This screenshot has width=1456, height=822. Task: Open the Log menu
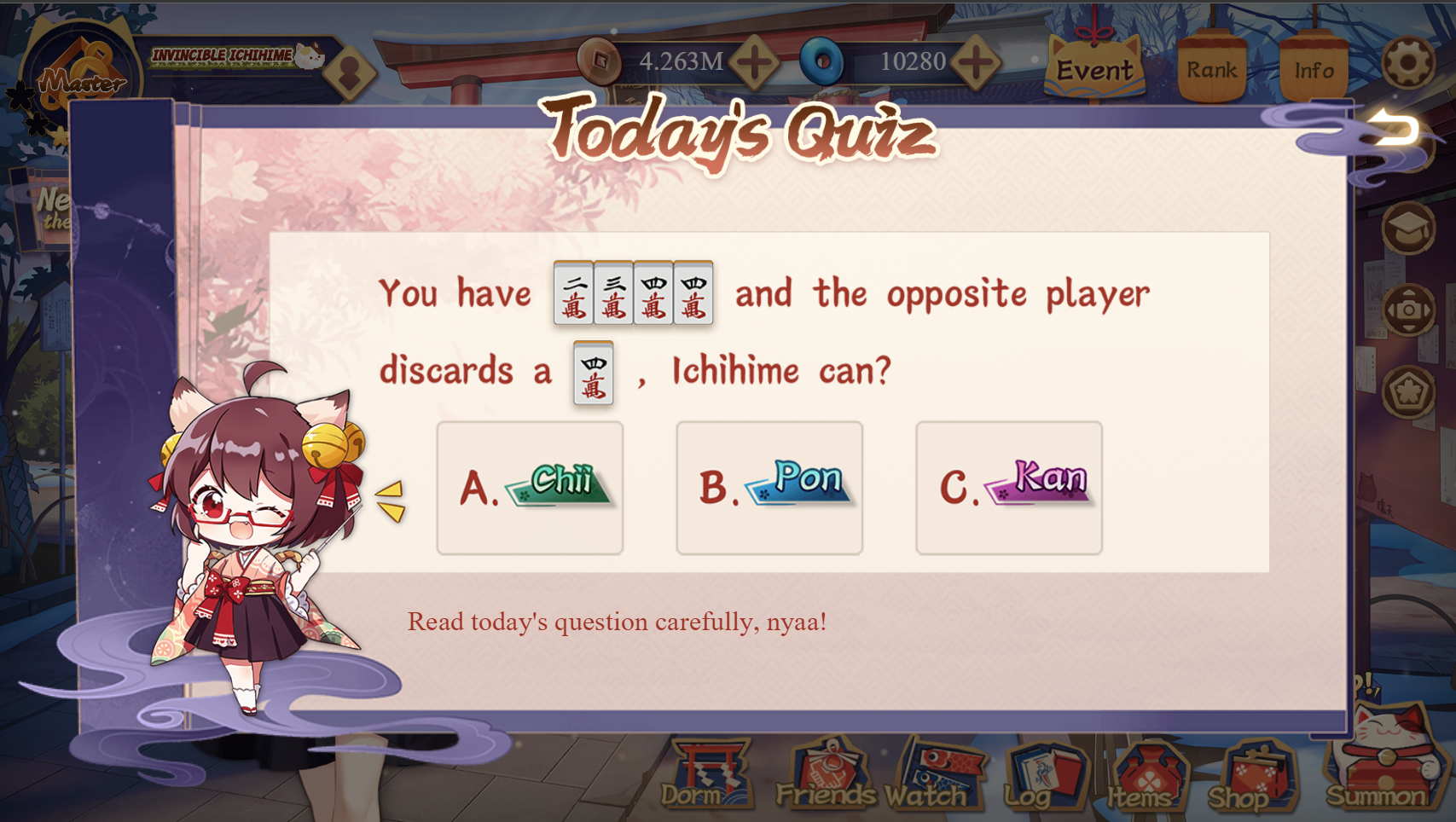tap(1042, 776)
